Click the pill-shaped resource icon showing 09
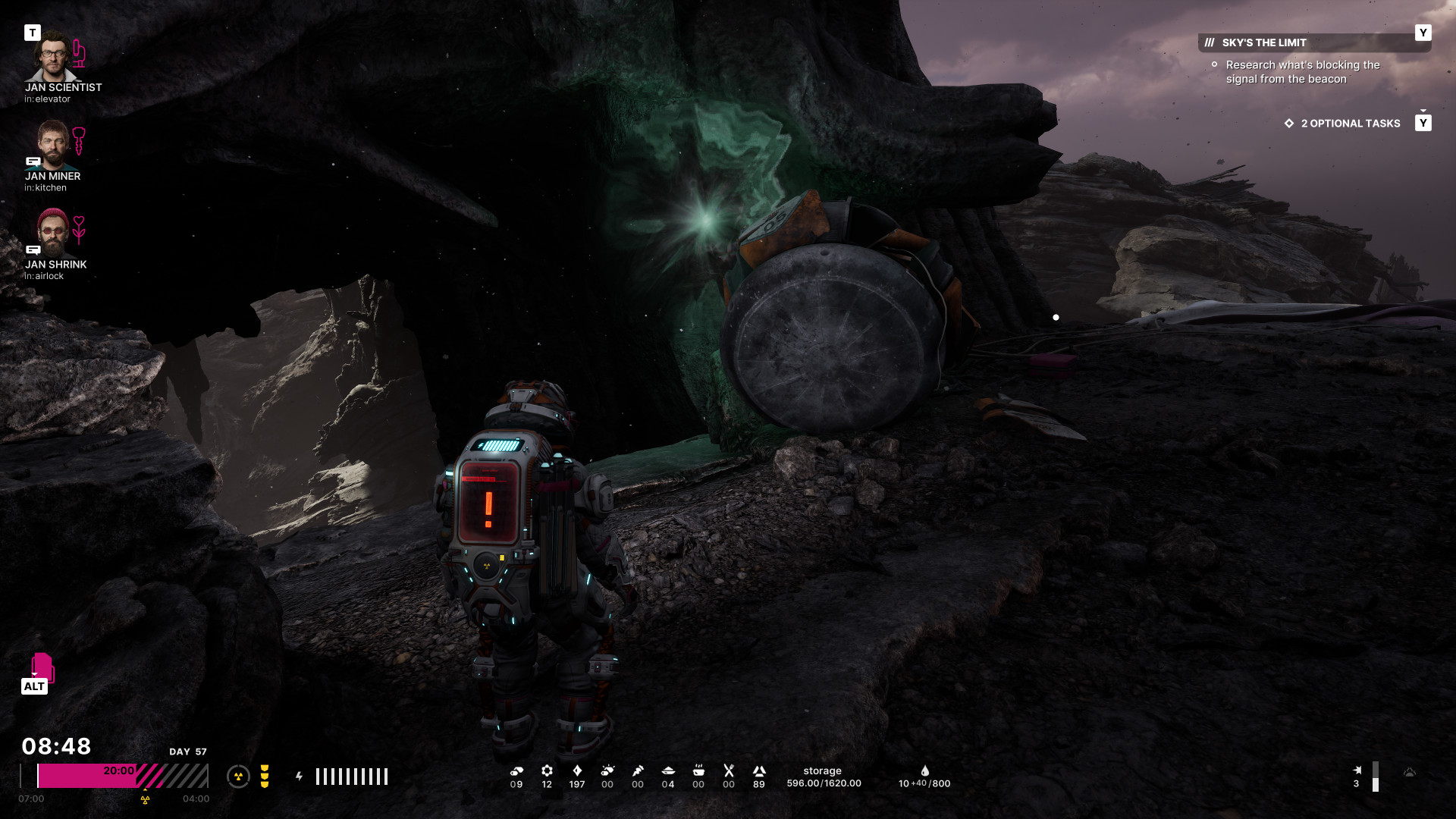The height and width of the screenshot is (819, 1456). [x=516, y=771]
